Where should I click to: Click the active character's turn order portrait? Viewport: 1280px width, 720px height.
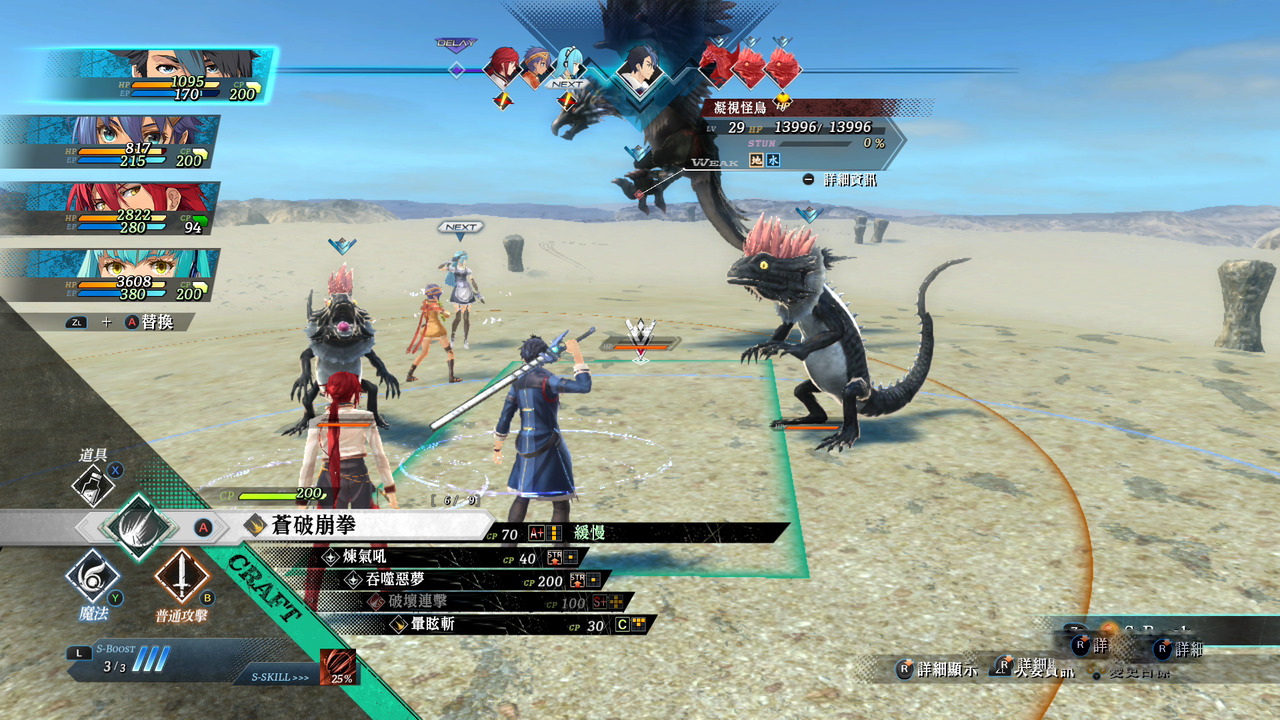(x=638, y=68)
